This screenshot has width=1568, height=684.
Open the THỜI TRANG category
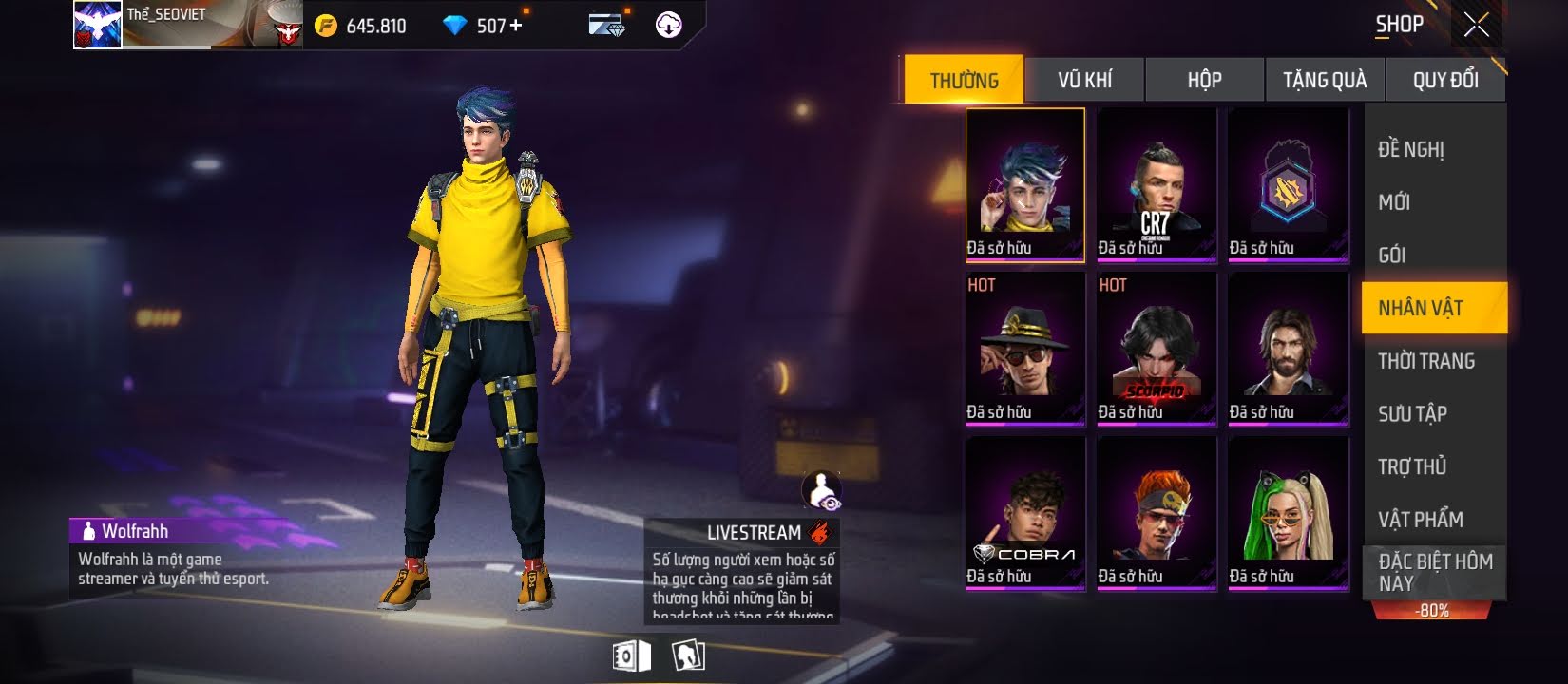point(1426,361)
